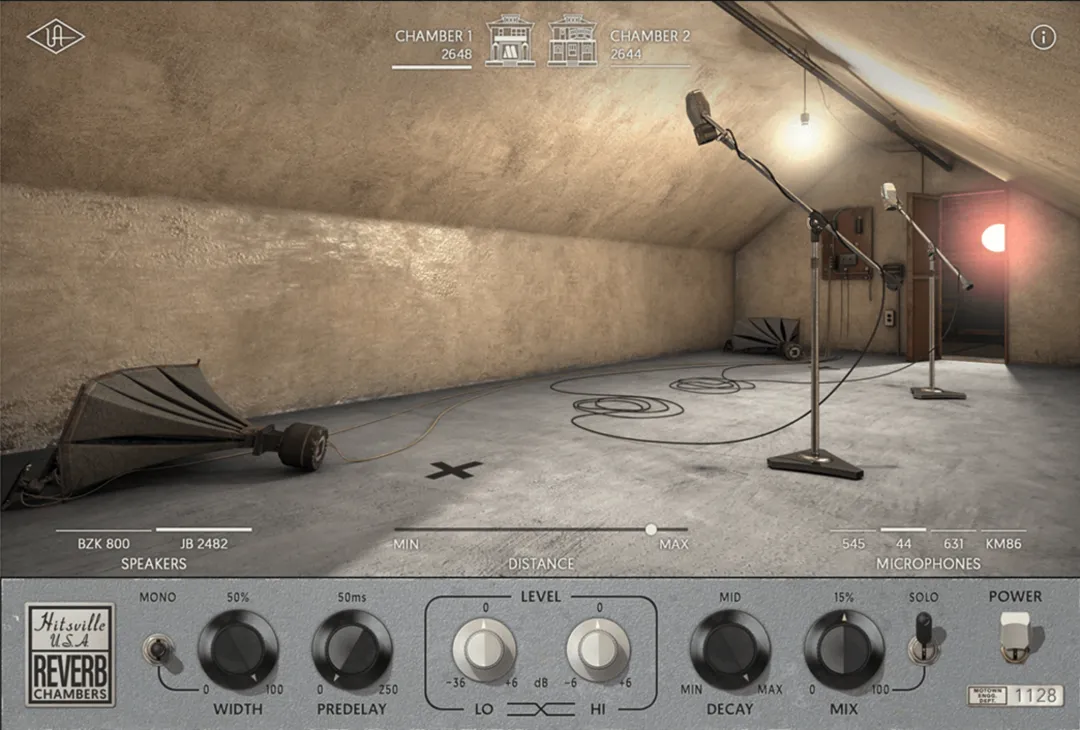1080x730 pixels.
Task: Click the Decay knob
Action: [x=730, y=650]
